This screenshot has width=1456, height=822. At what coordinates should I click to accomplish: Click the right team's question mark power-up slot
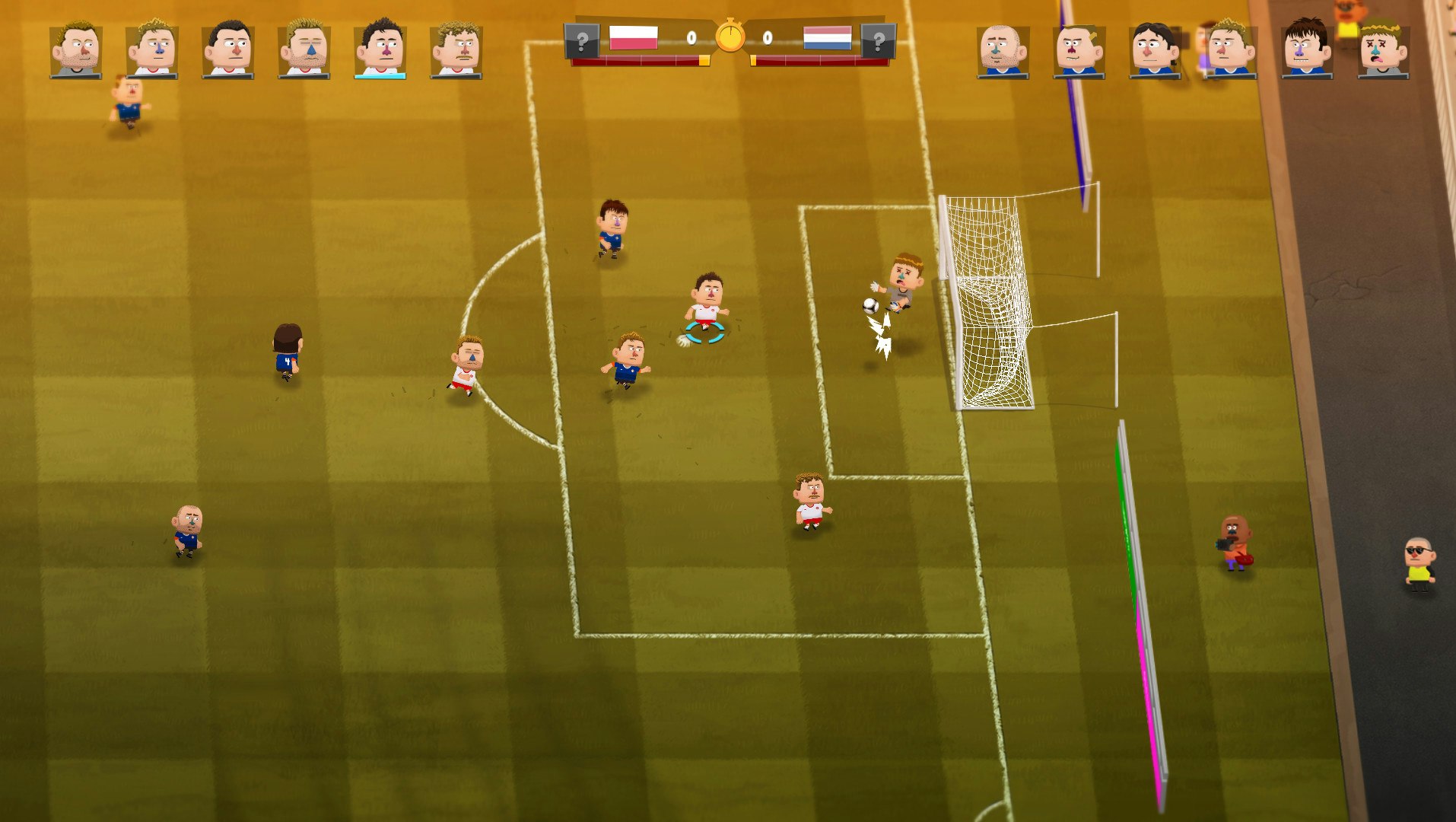(880, 42)
